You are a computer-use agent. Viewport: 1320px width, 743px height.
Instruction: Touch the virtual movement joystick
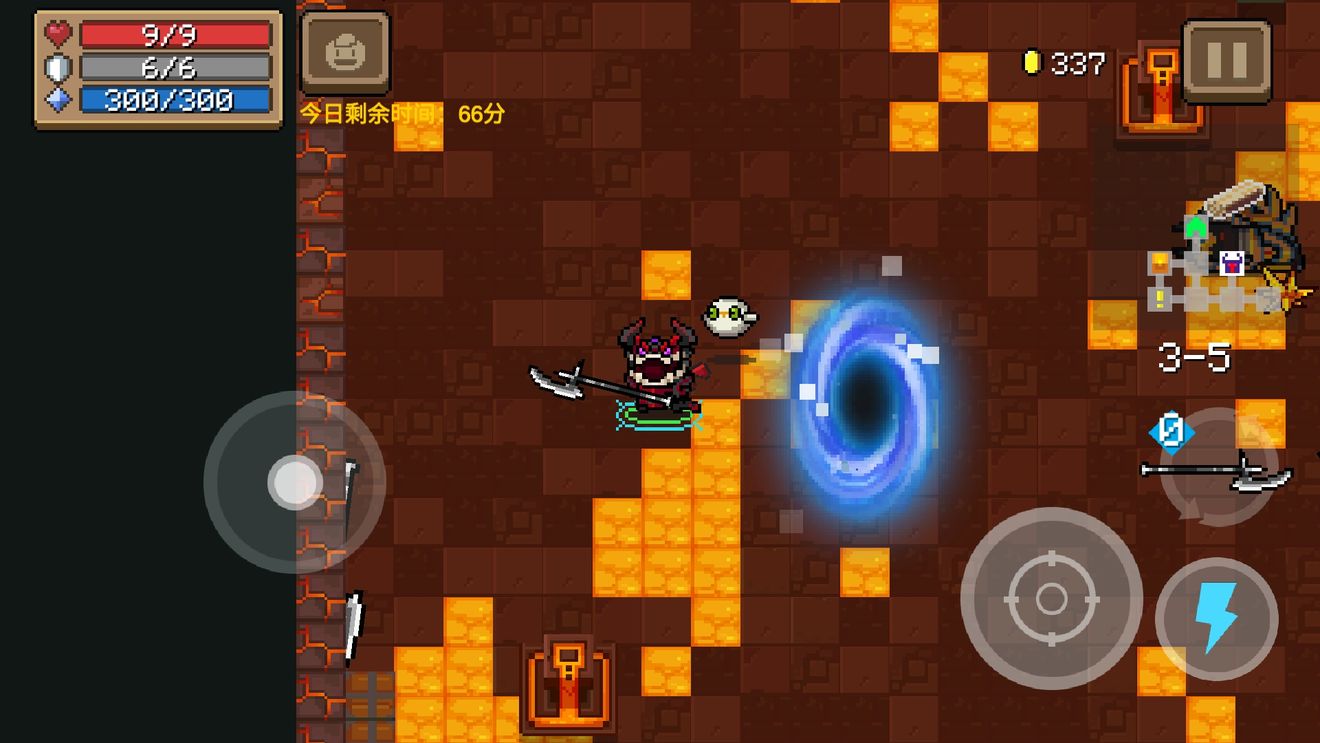click(294, 482)
